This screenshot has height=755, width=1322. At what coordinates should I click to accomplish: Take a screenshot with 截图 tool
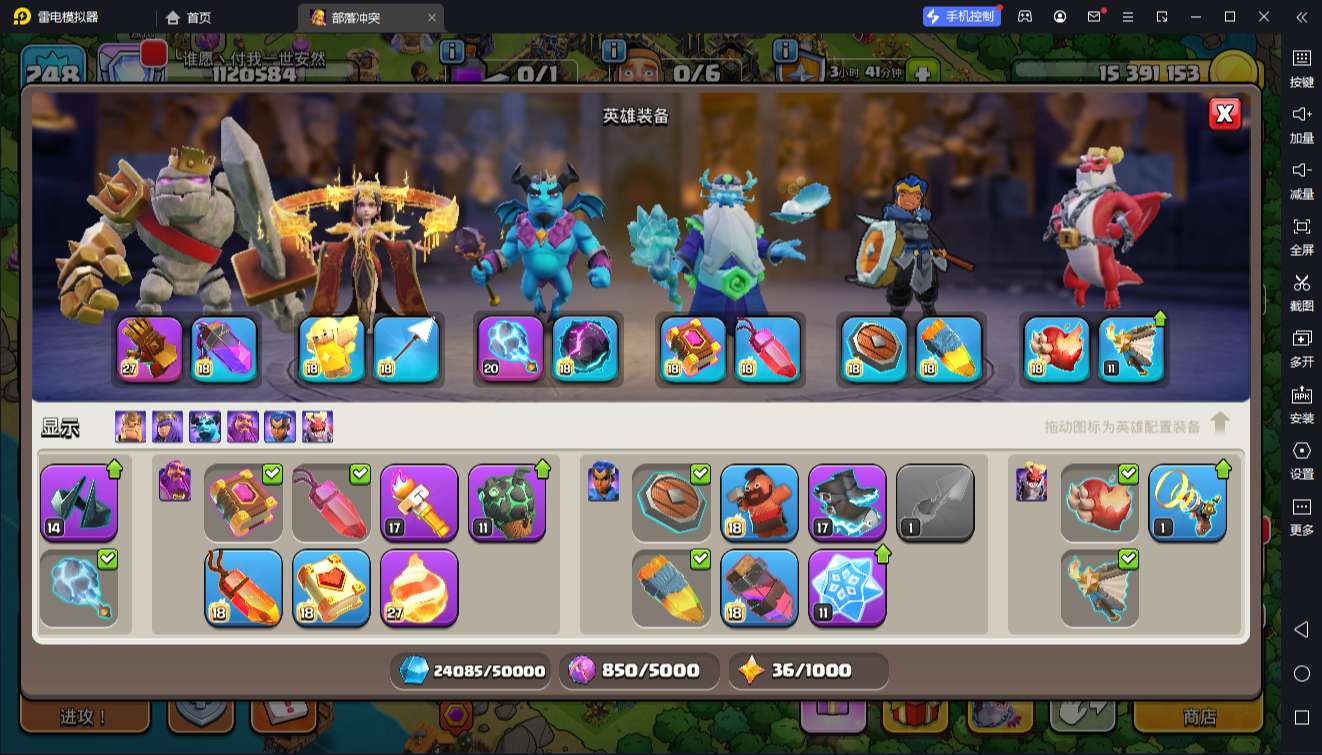pyautogui.click(x=1301, y=291)
